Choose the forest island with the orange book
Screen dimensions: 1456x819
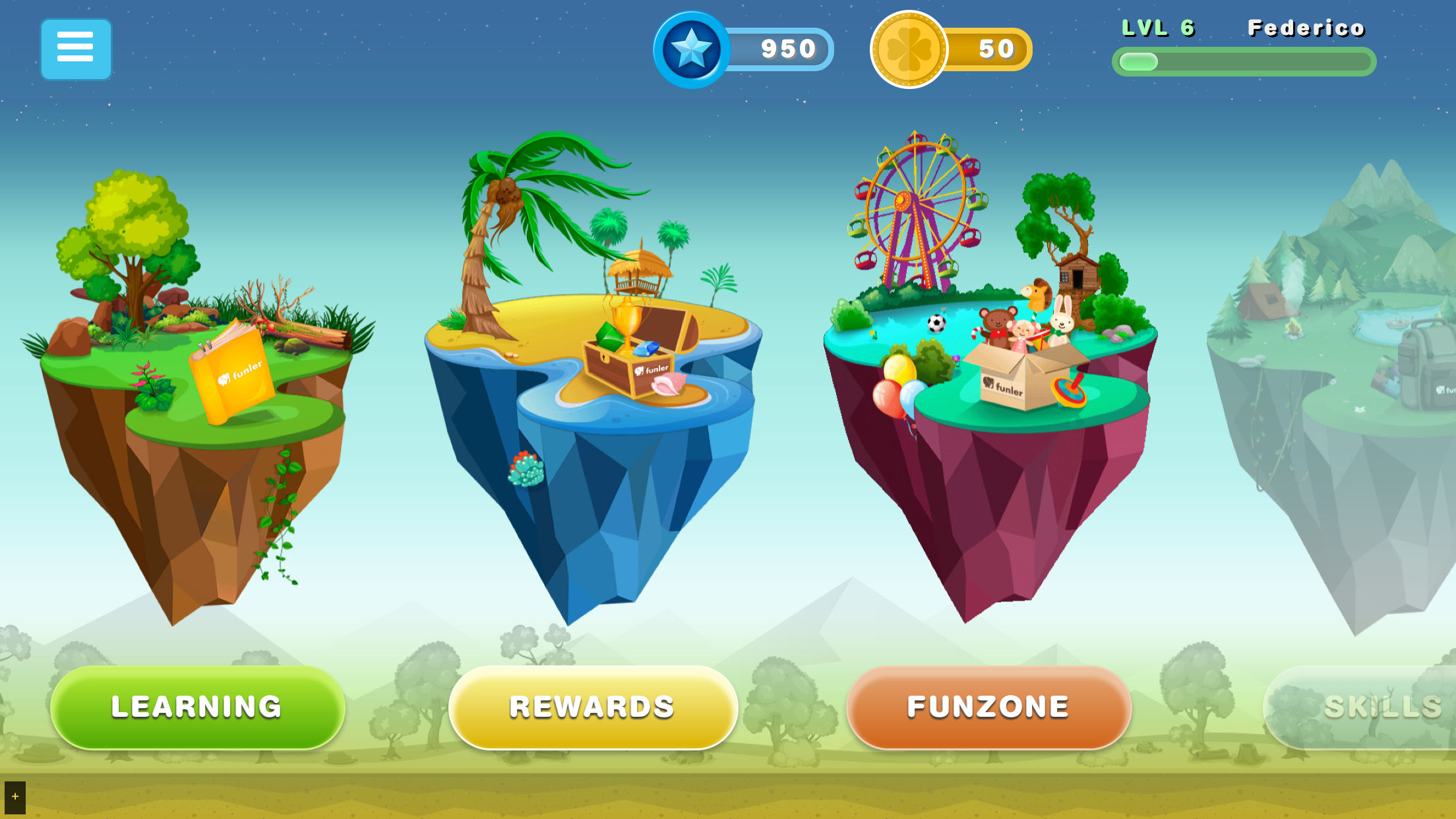click(198, 382)
